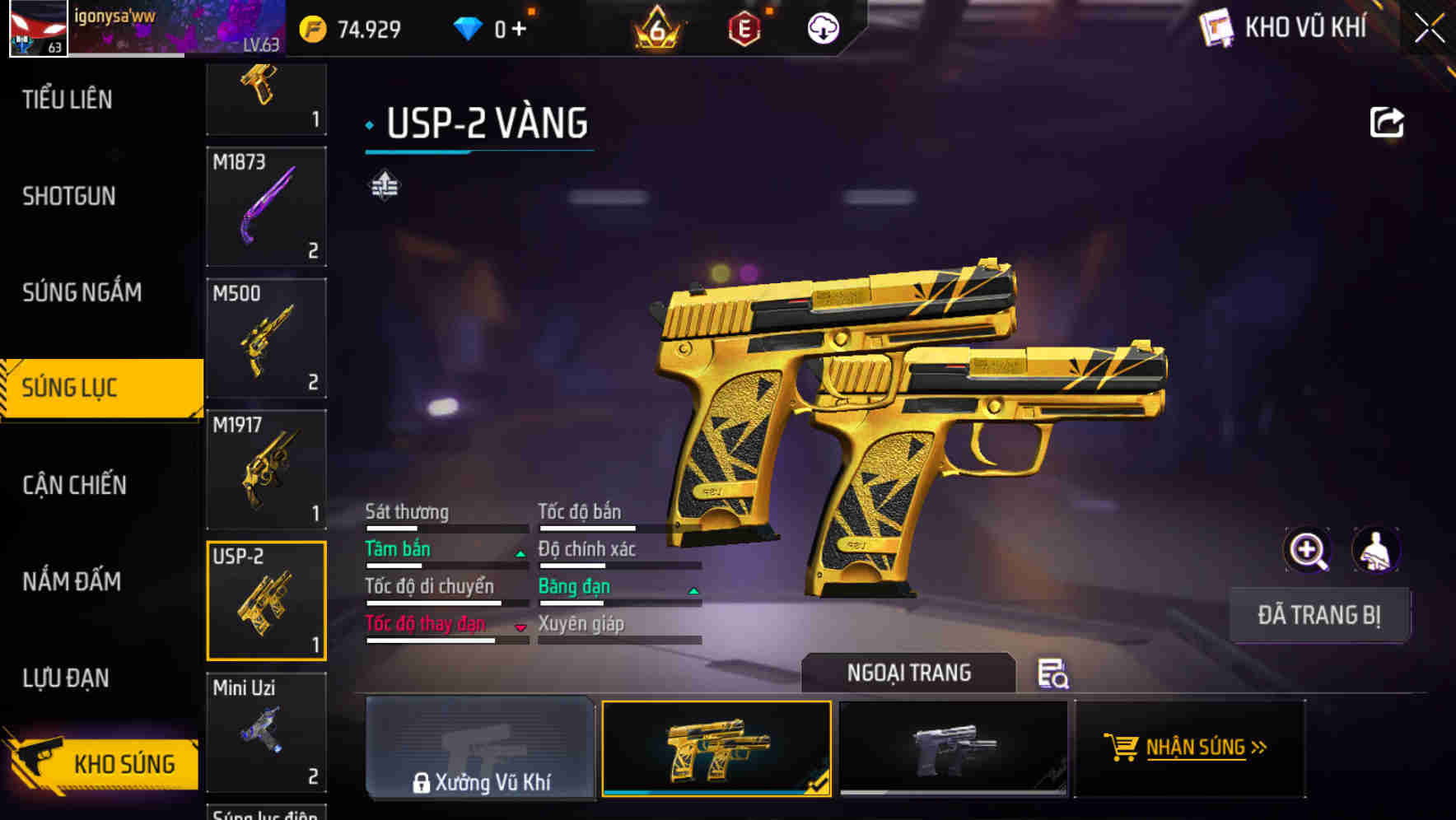Select the M1873 weapon thumbnail
Screen dimensions: 1456x820
(266, 207)
